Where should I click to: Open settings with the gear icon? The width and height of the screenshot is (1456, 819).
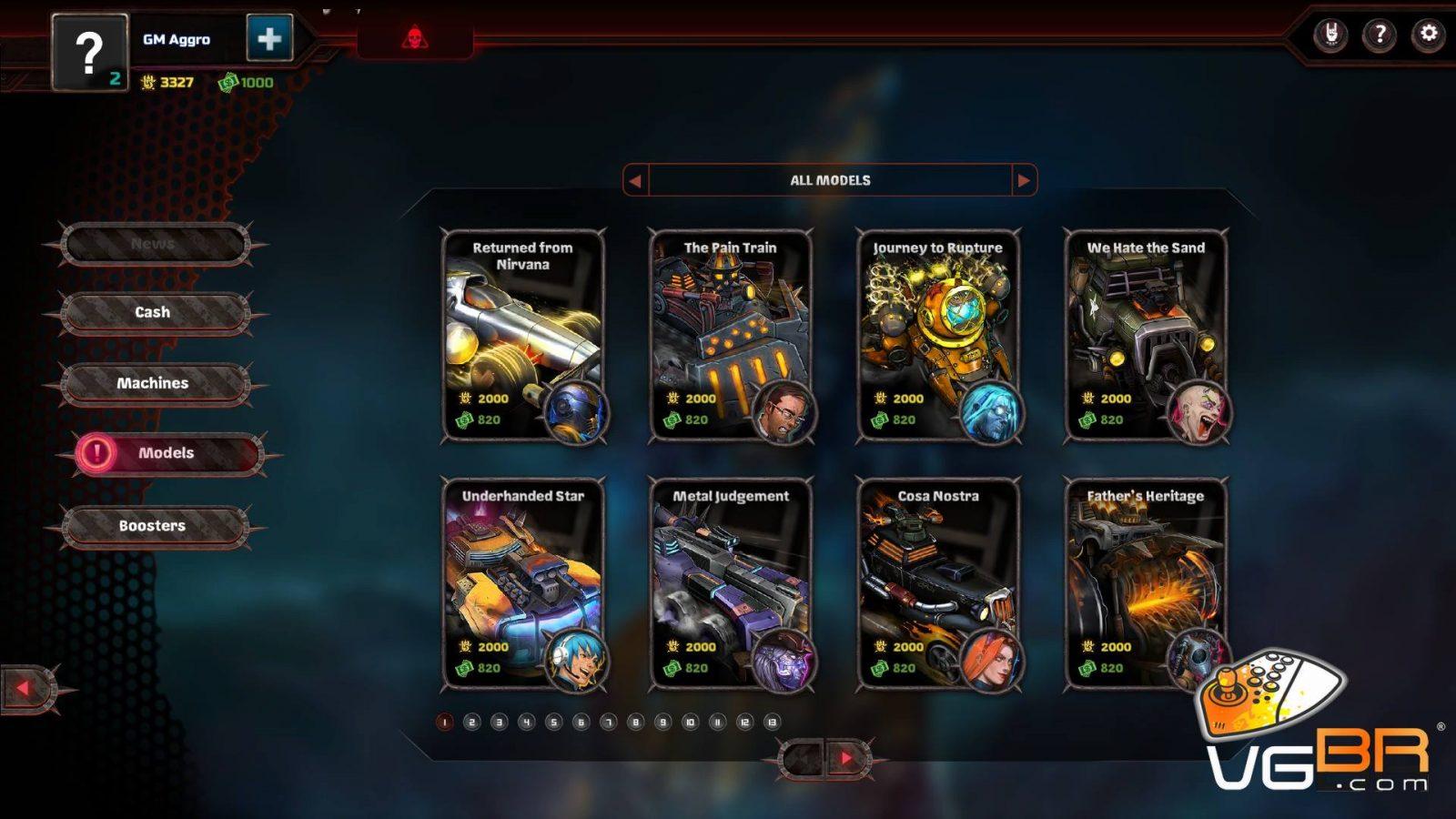click(1428, 35)
